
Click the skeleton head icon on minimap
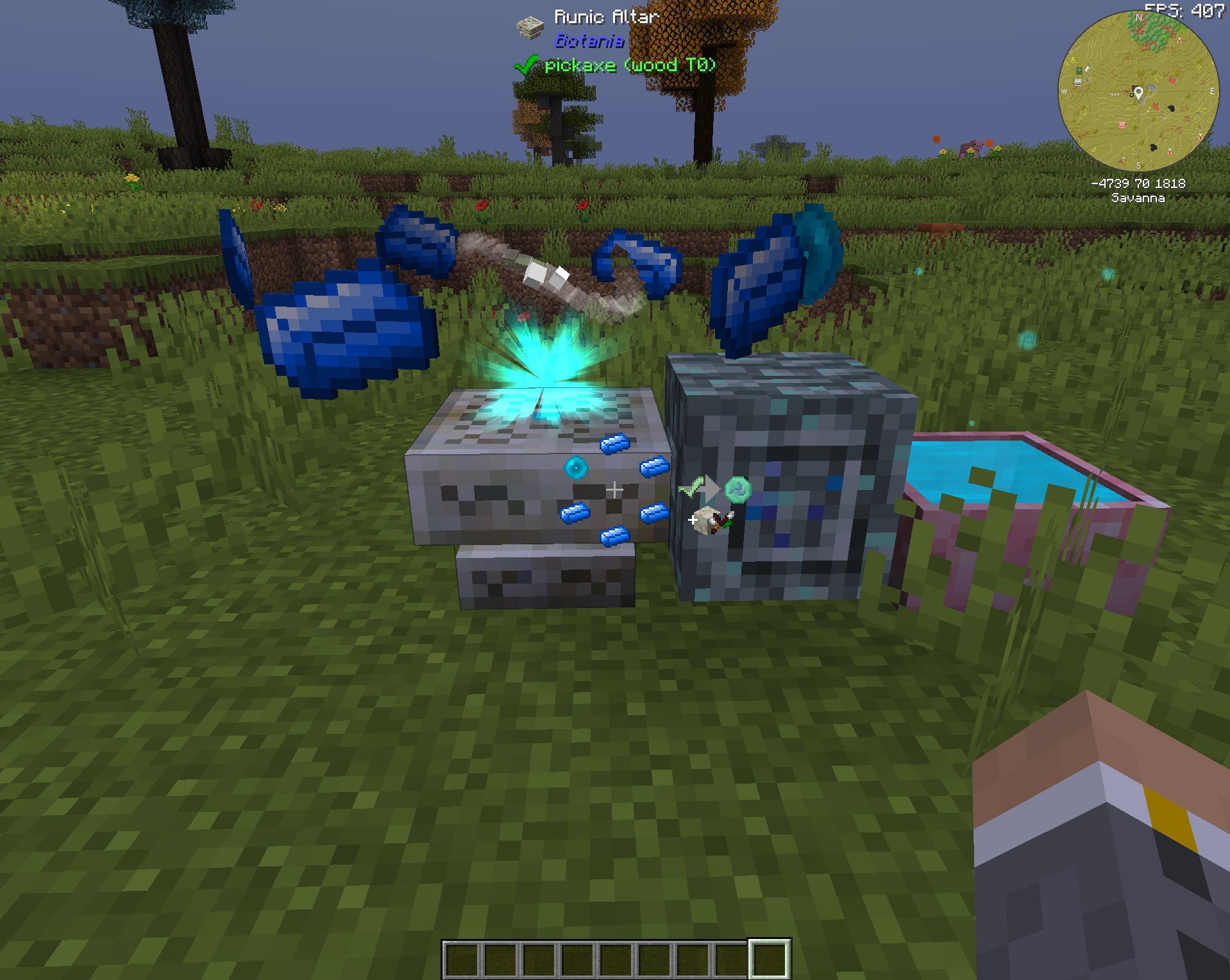[1077, 83]
